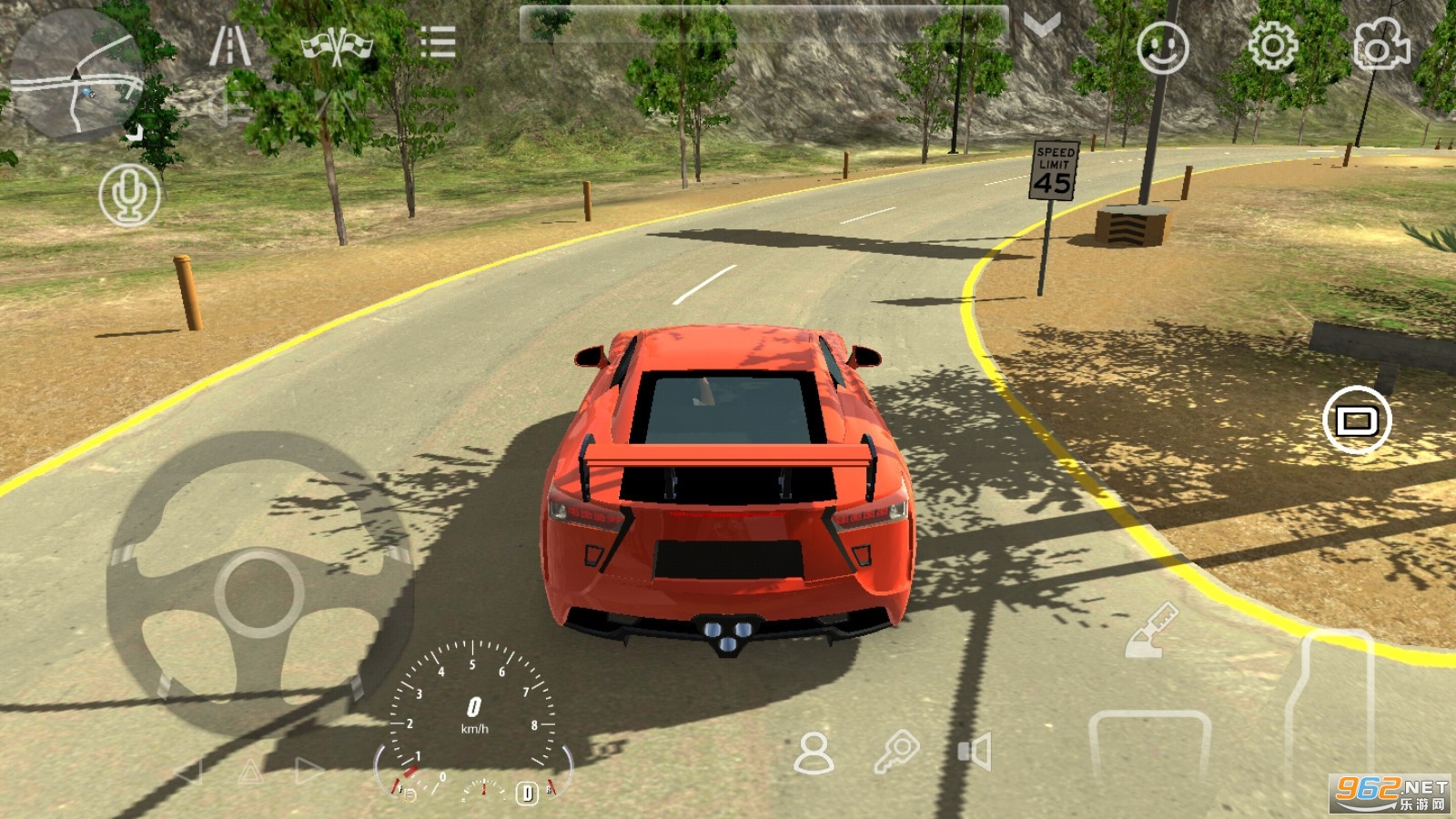Tap the rounded rectangle button in the circle
Viewport: 1456px width, 819px height.
pos(1356,420)
